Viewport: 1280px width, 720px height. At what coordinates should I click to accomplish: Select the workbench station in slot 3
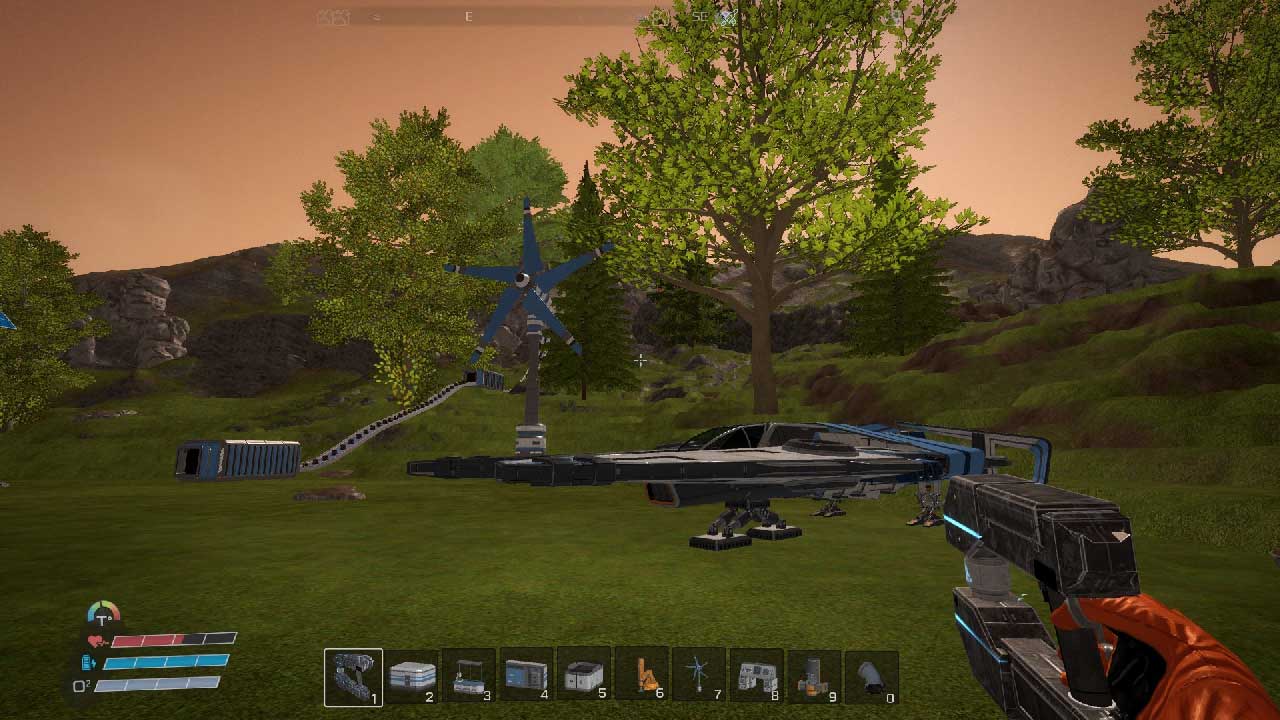click(x=469, y=677)
